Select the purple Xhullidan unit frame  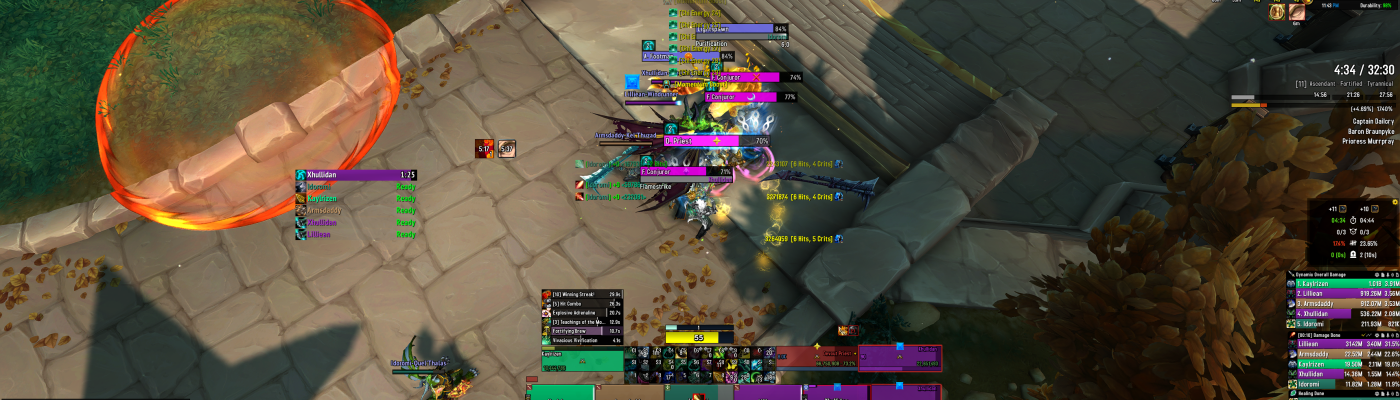pos(900,359)
